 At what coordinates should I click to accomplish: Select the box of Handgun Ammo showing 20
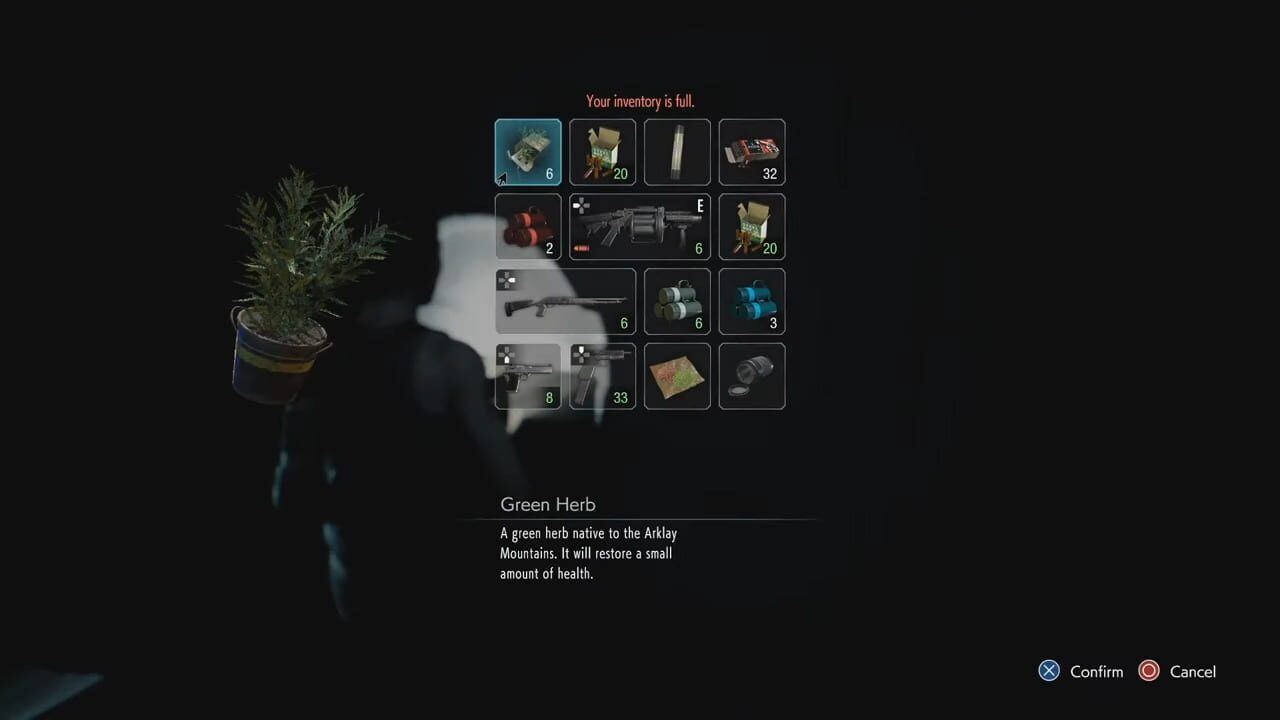click(602, 152)
